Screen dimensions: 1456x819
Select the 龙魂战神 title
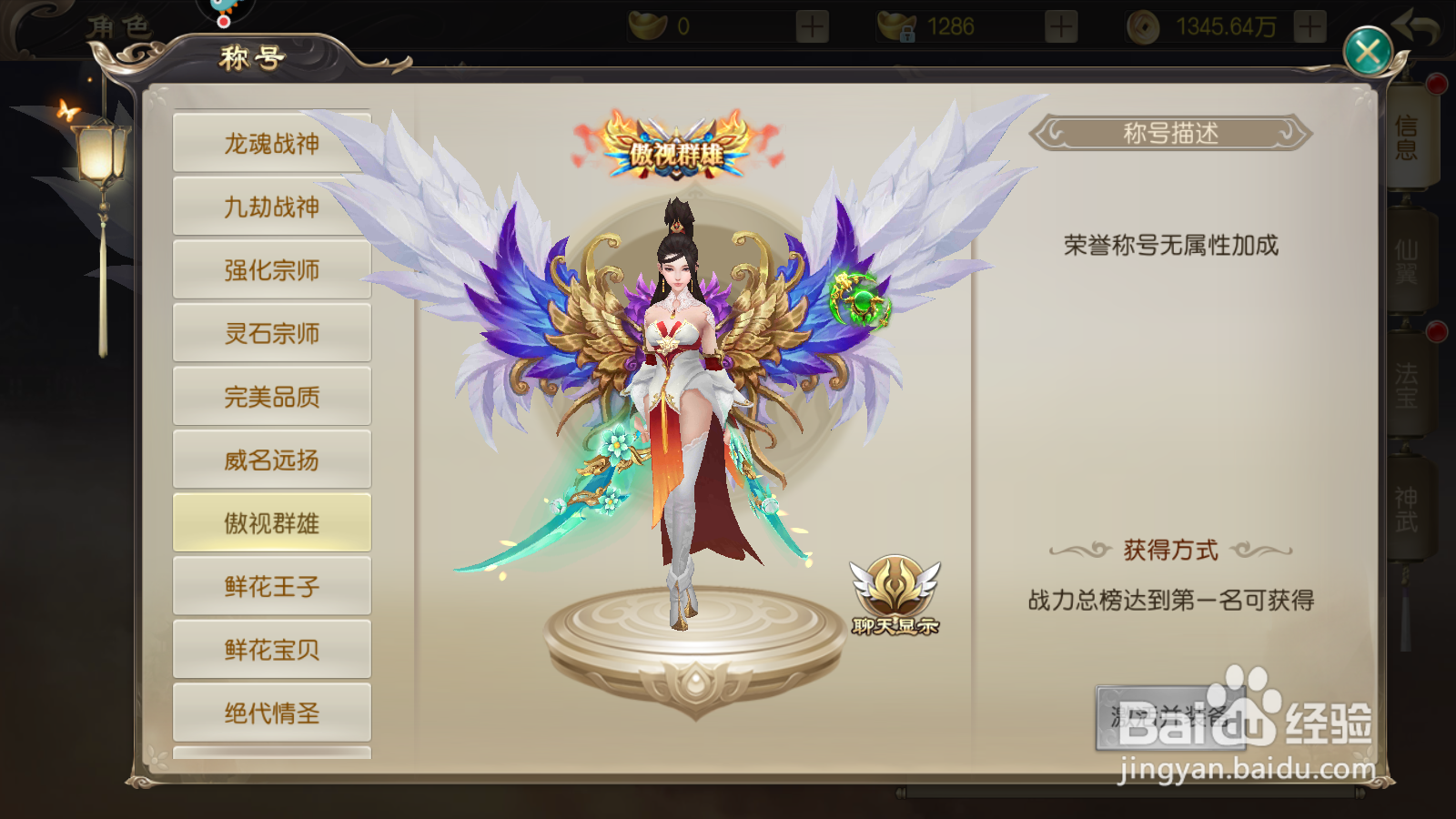[271, 143]
